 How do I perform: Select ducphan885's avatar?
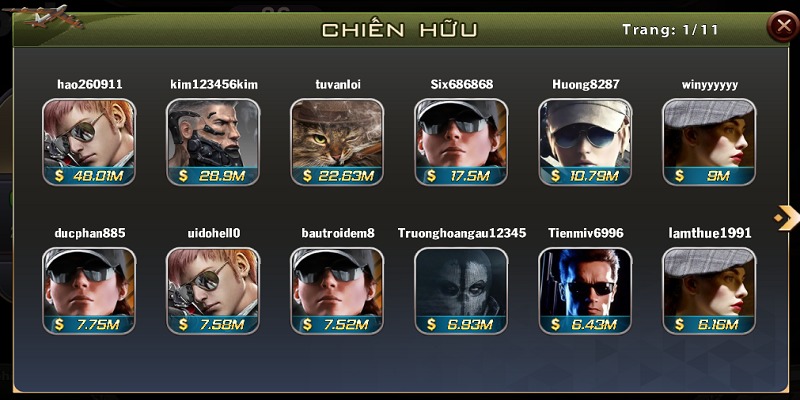(89, 290)
